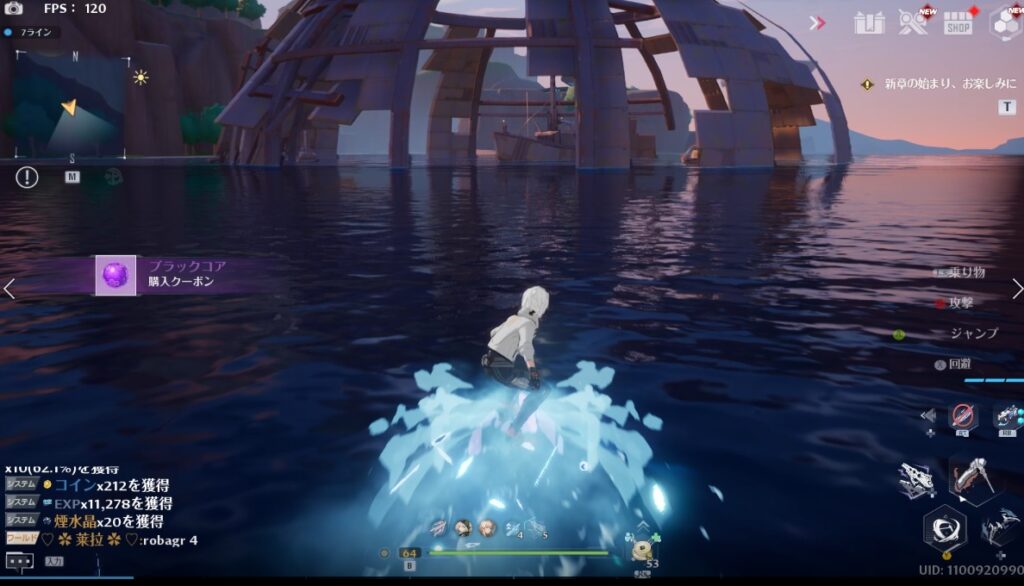1024x586 pixels.
Task: Open the chat bubble button
Action: [x=20, y=561]
